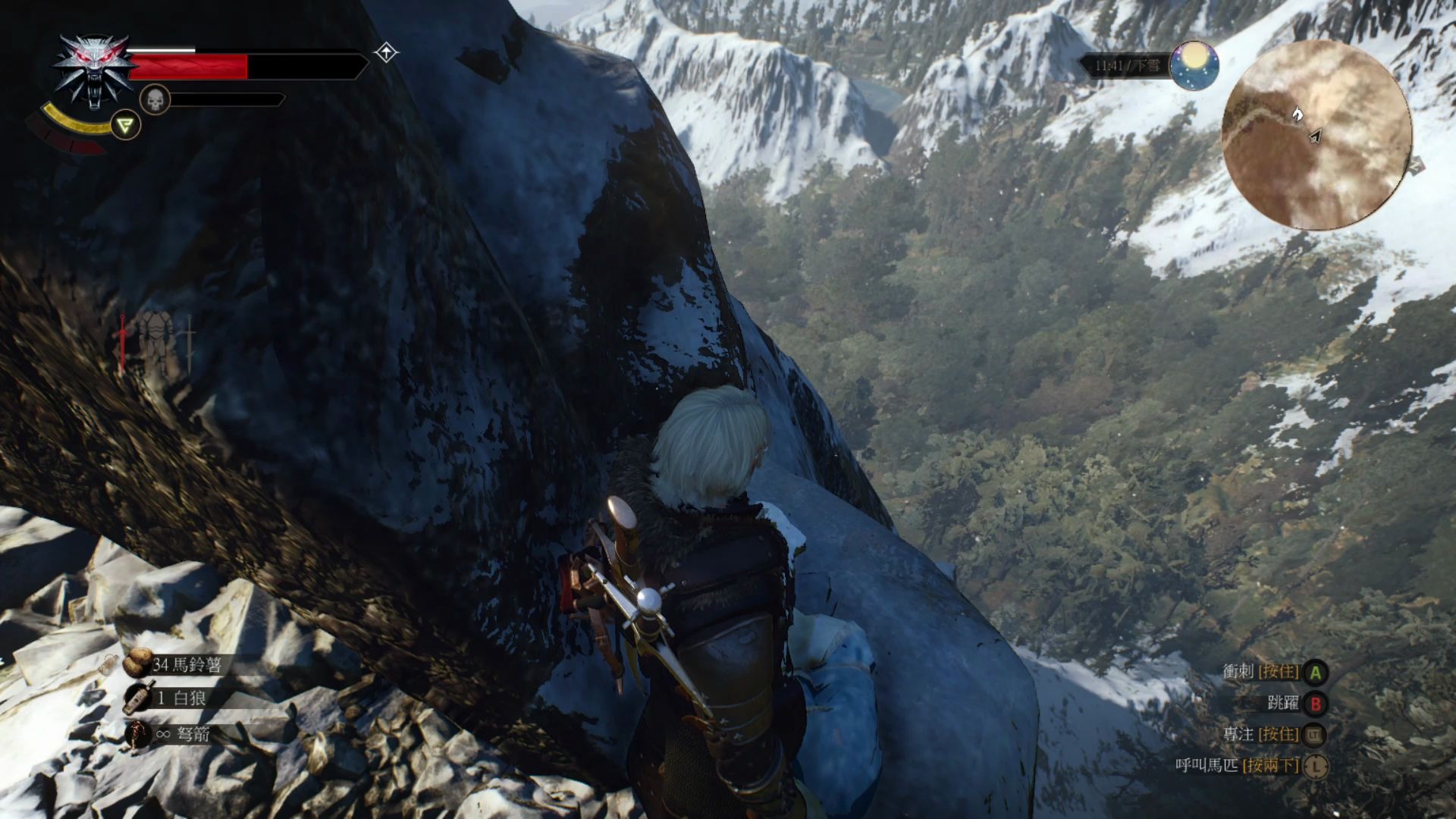Click the circular minimap

coord(1316,135)
